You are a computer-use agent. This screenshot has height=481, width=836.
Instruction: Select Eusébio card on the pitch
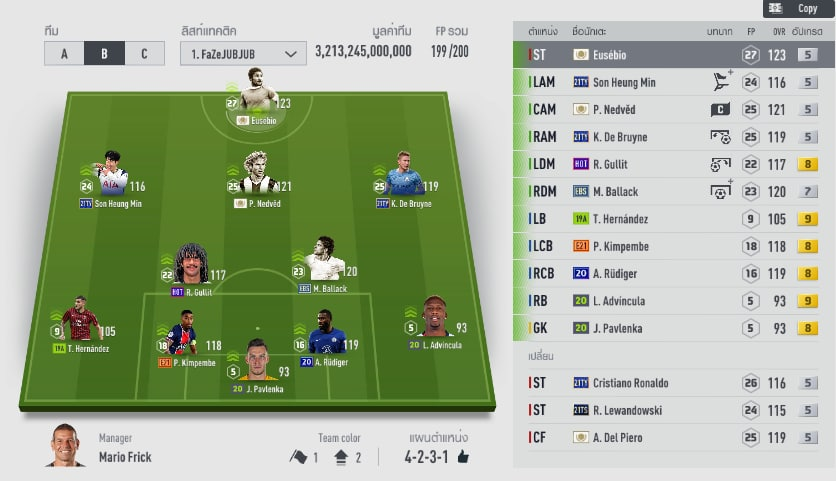click(x=257, y=95)
